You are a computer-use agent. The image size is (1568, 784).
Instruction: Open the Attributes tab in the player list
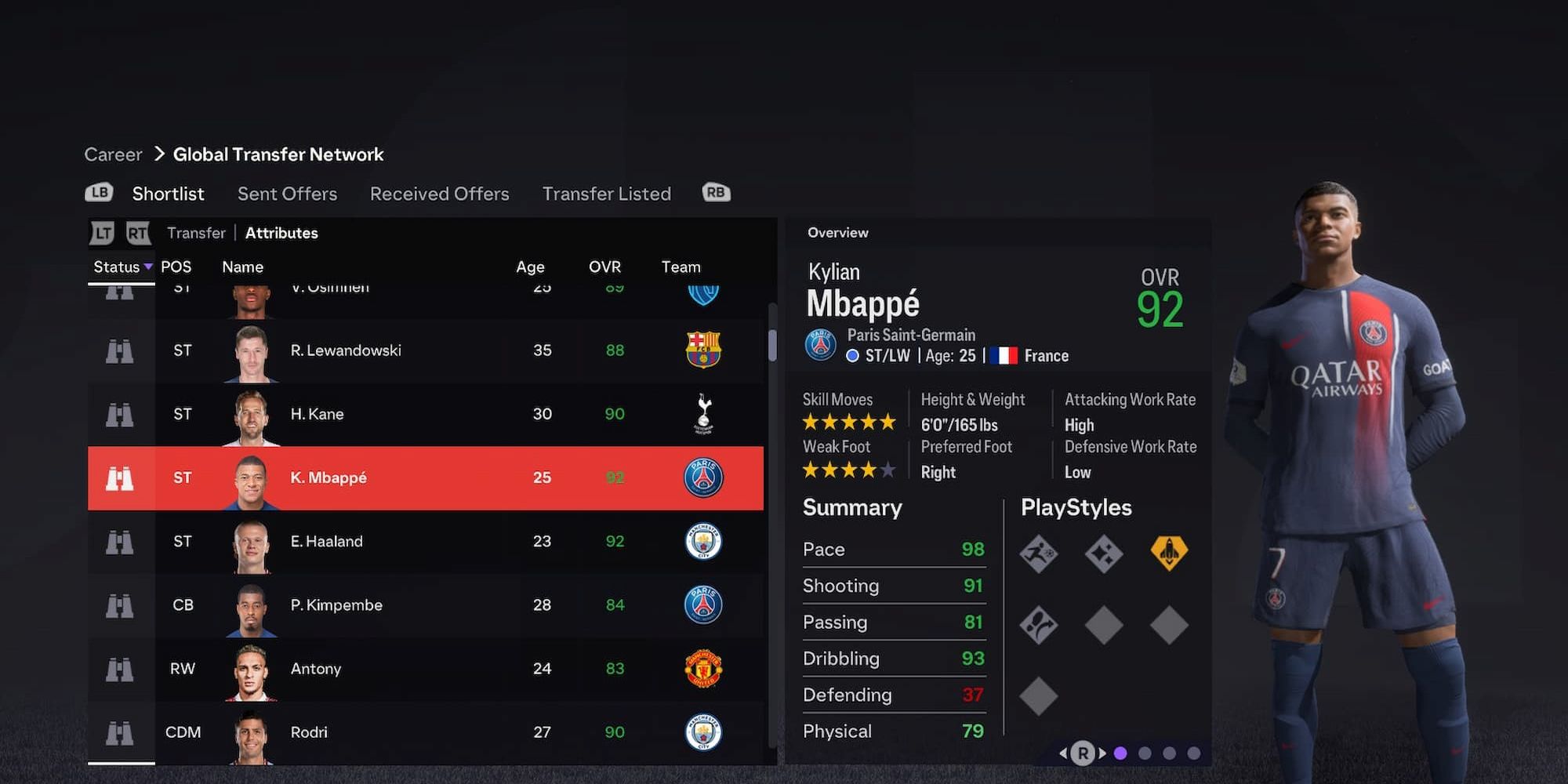pyautogui.click(x=281, y=233)
